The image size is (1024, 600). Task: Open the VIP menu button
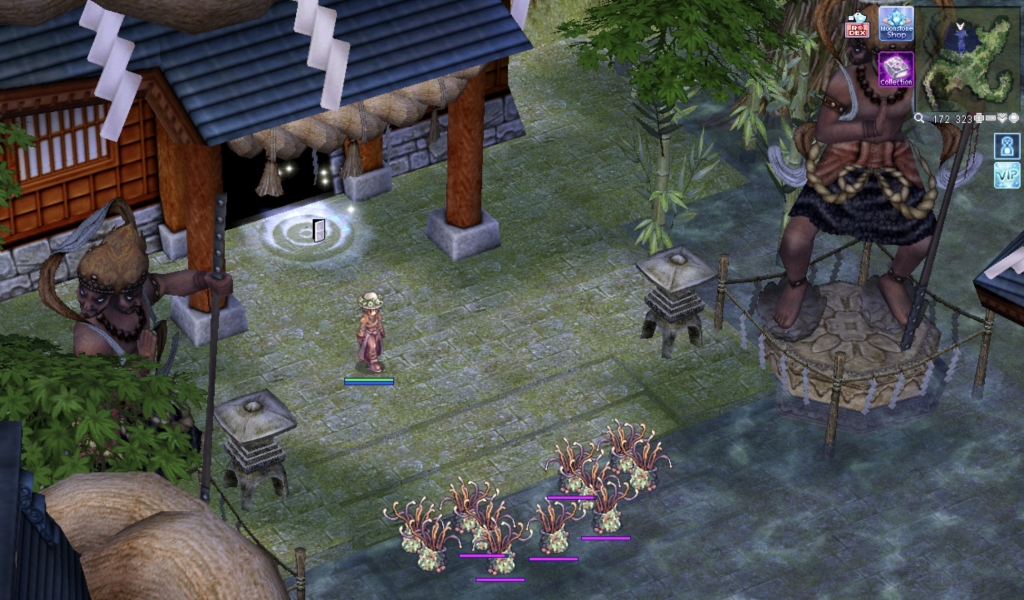(1007, 176)
